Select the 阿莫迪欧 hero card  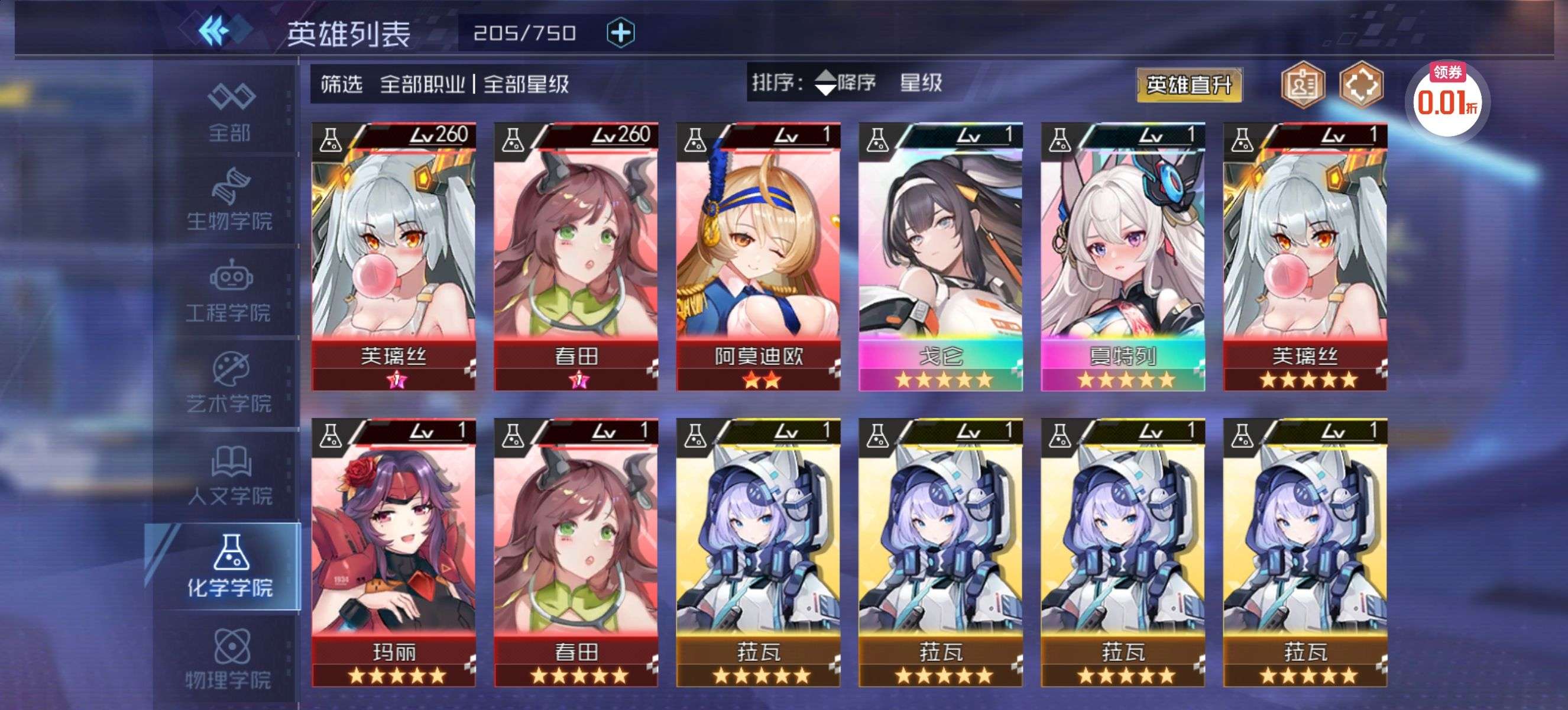coord(758,256)
